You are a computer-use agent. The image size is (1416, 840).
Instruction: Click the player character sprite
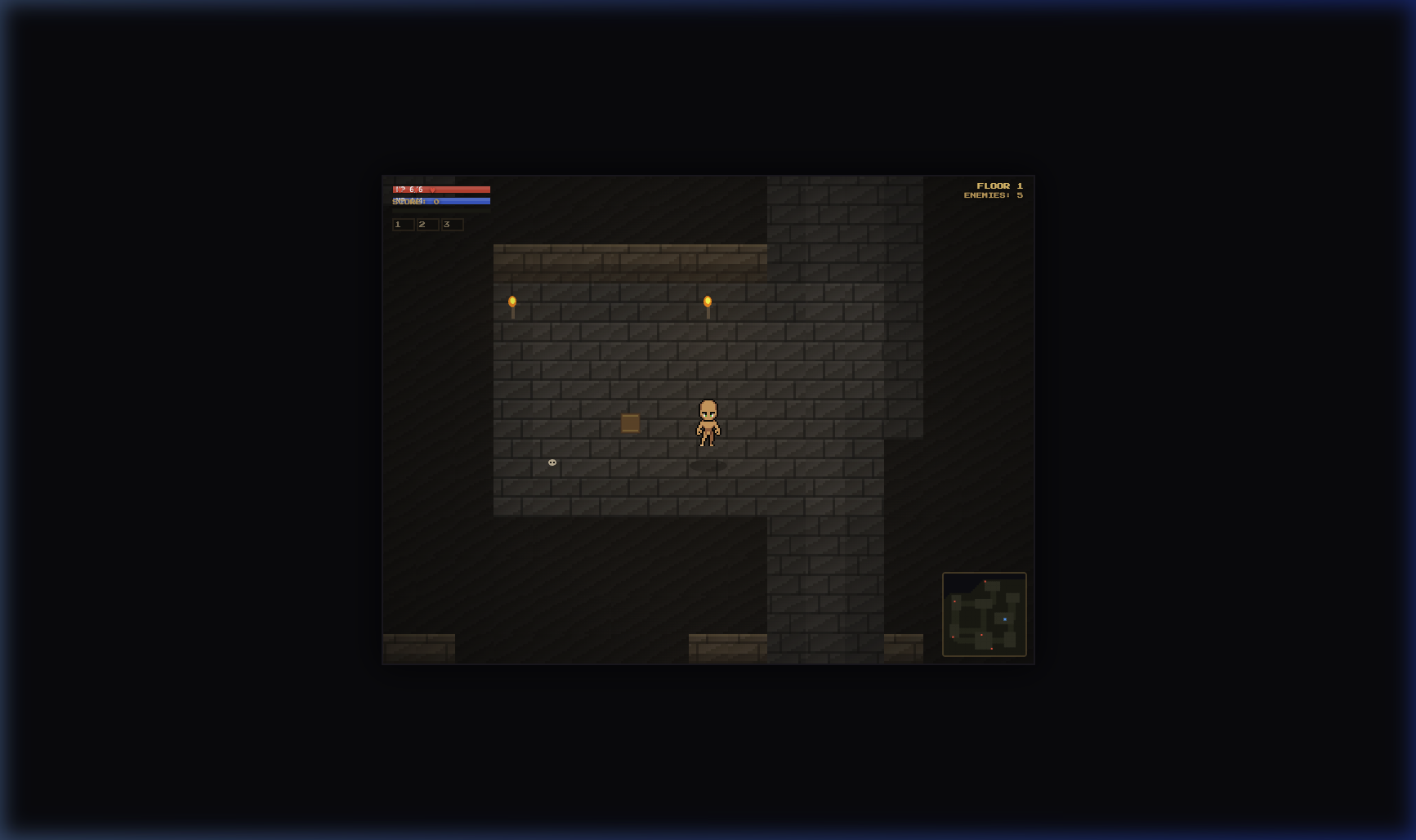pos(708,421)
